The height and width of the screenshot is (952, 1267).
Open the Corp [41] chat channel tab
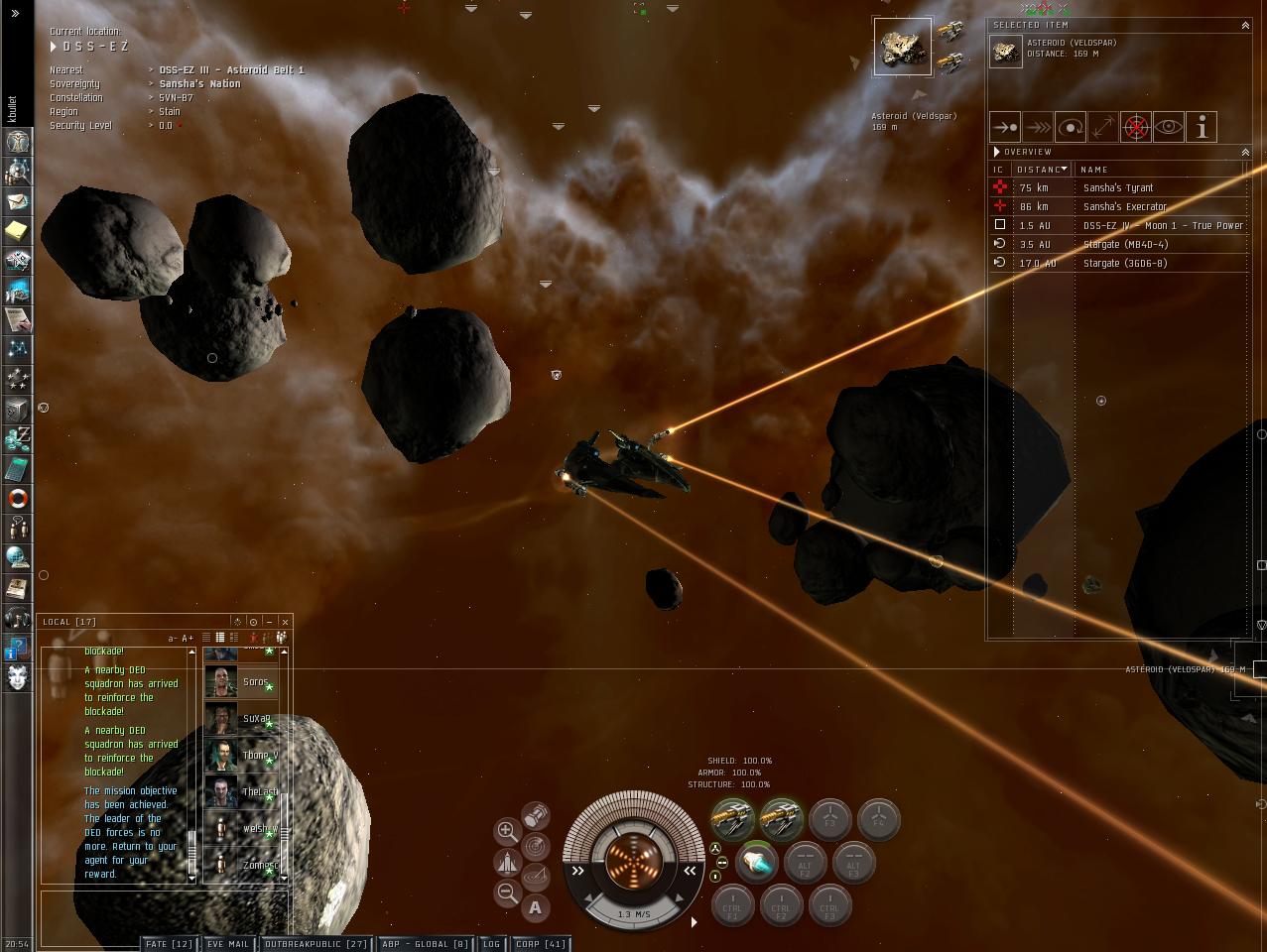[x=541, y=944]
